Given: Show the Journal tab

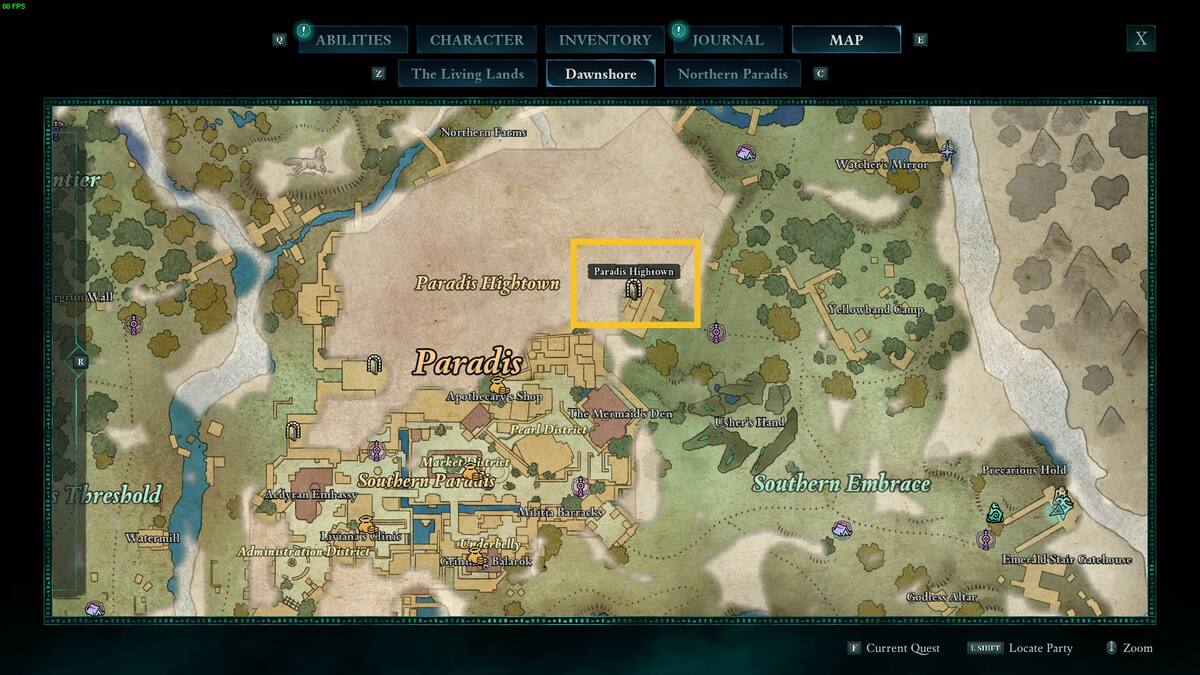Looking at the screenshot, I should pyautogui.click(x=728, y=40).
